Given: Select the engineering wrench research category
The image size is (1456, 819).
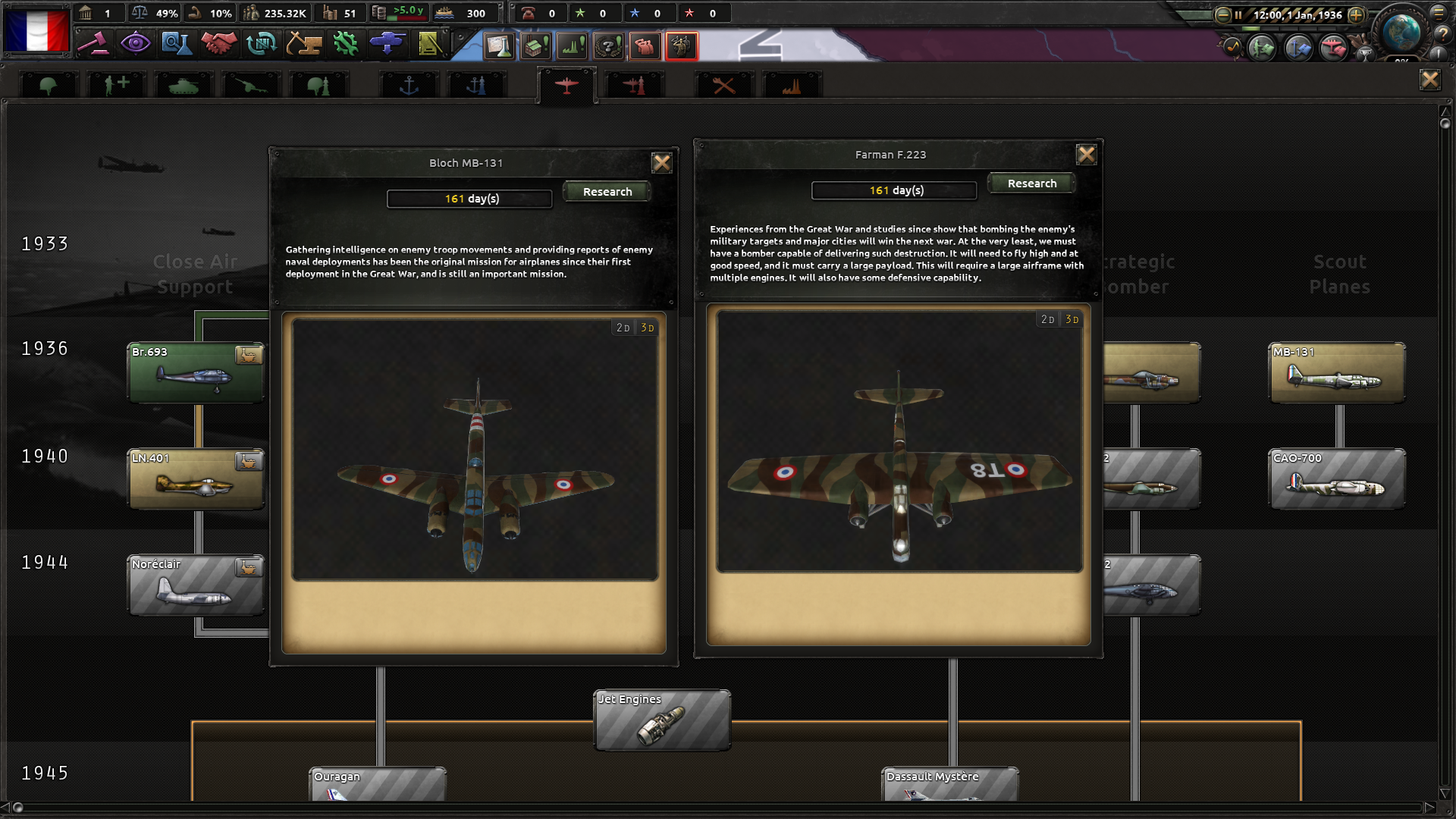Looking at the screenshot, I should 724,83.
